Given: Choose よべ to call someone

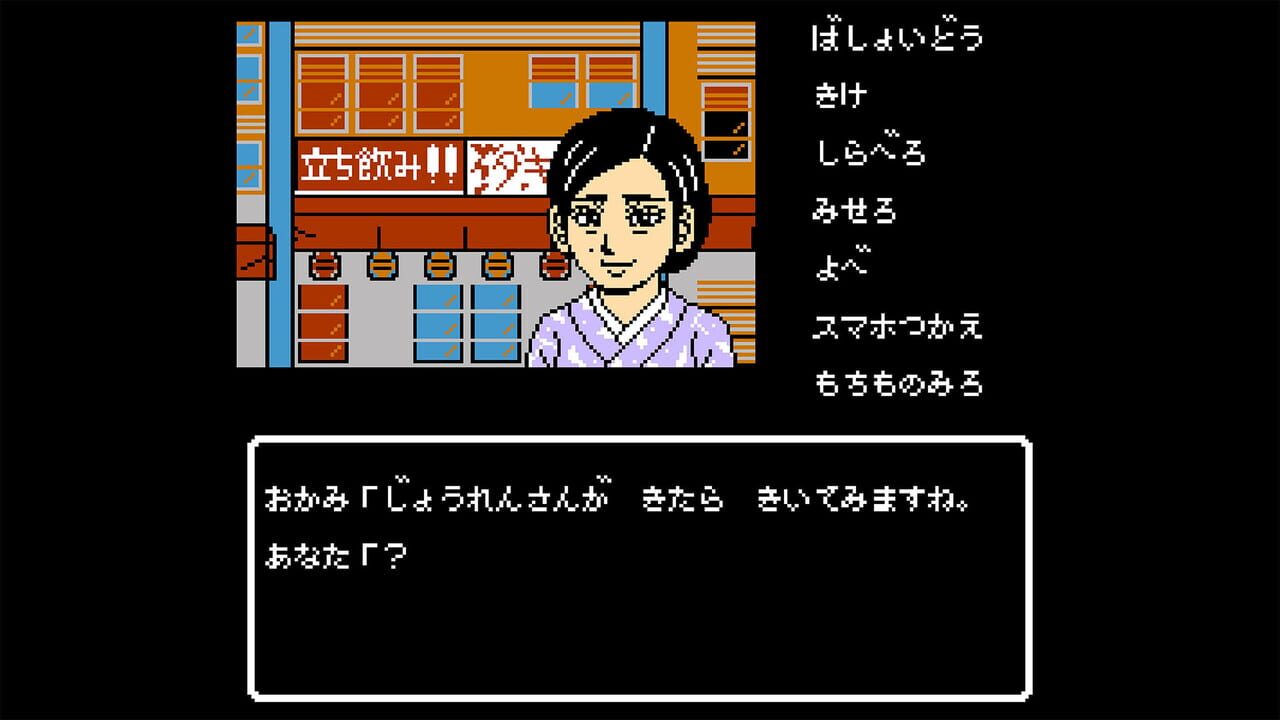Looking at the screenshot, I should 840,268.
